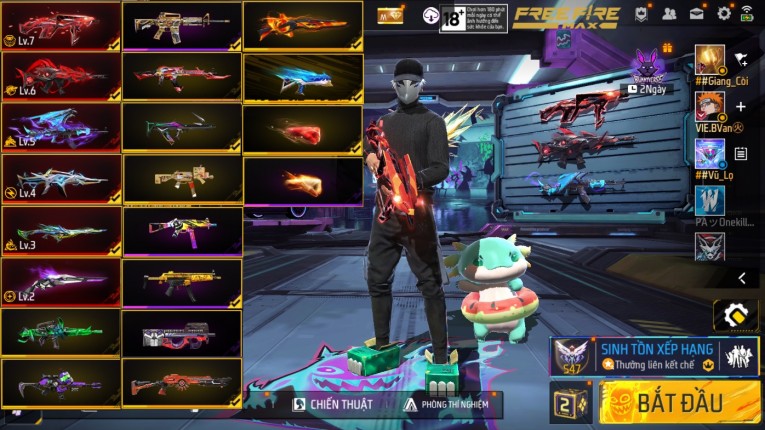
Task: Open the diamond membership card icon
Action: (x=390, y=16)
